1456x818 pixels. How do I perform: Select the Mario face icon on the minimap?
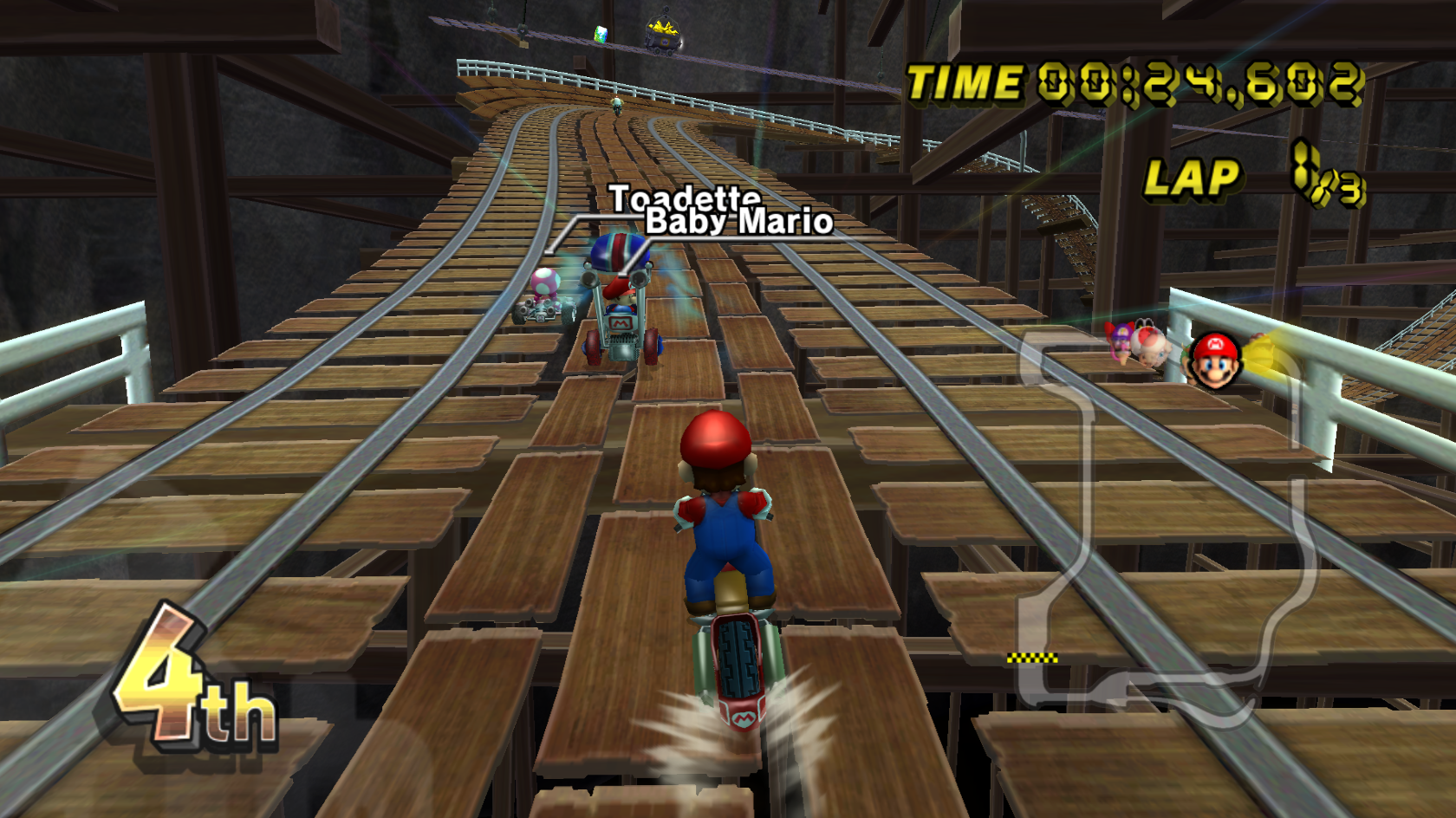[1214, 359]
